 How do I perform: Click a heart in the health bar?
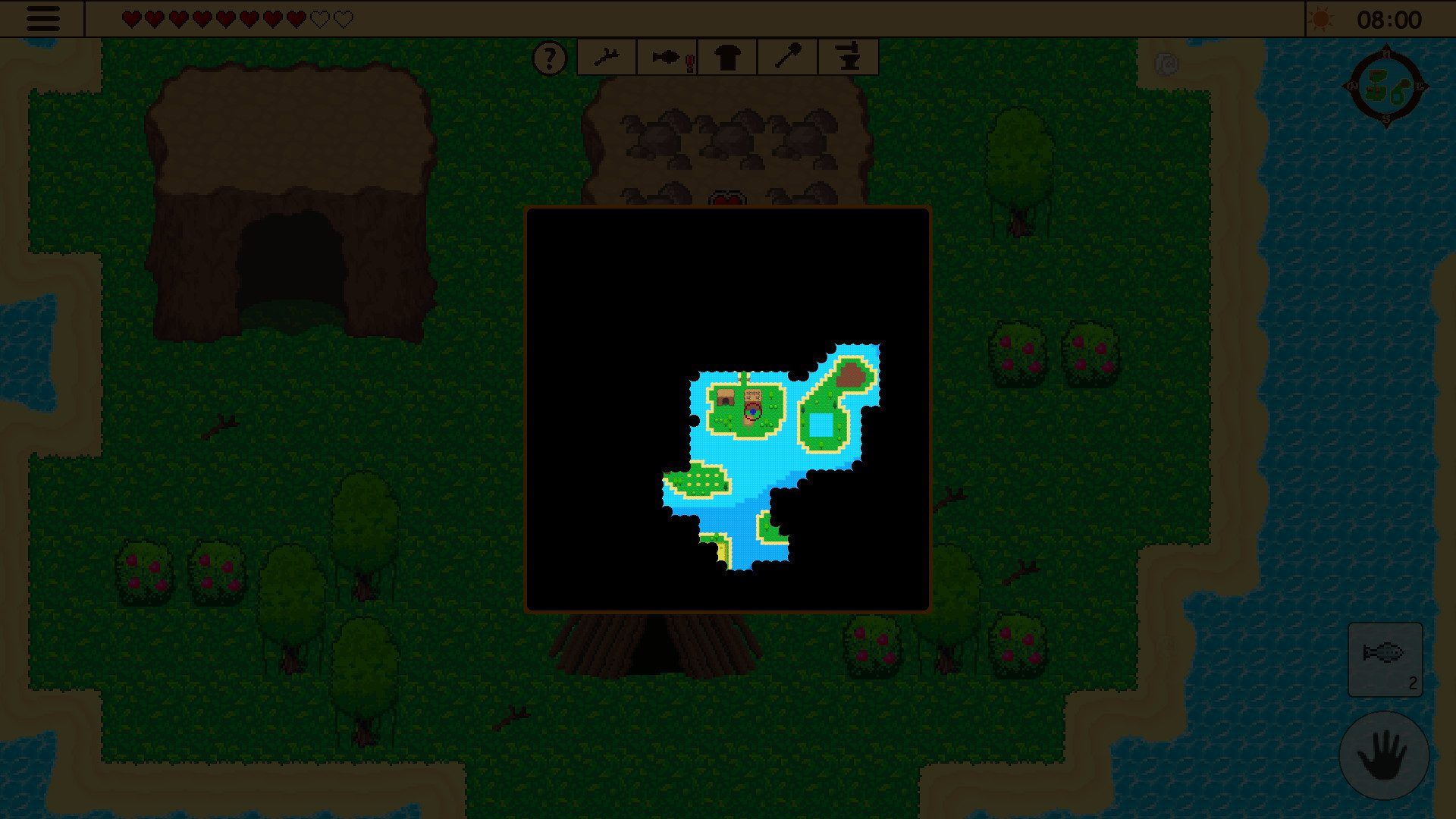131,17
